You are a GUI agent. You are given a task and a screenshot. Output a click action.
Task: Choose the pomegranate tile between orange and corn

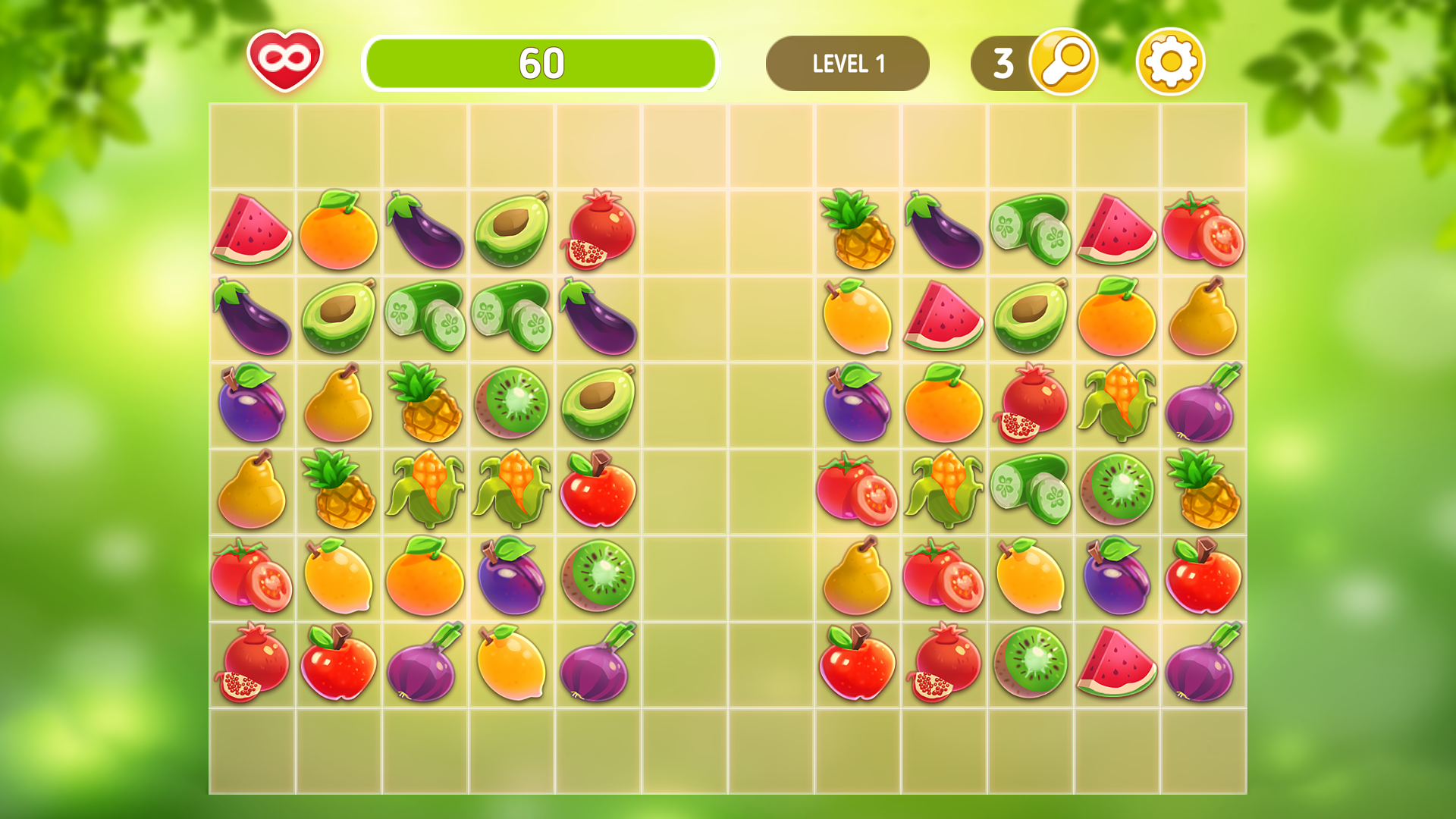[1030, 403]
